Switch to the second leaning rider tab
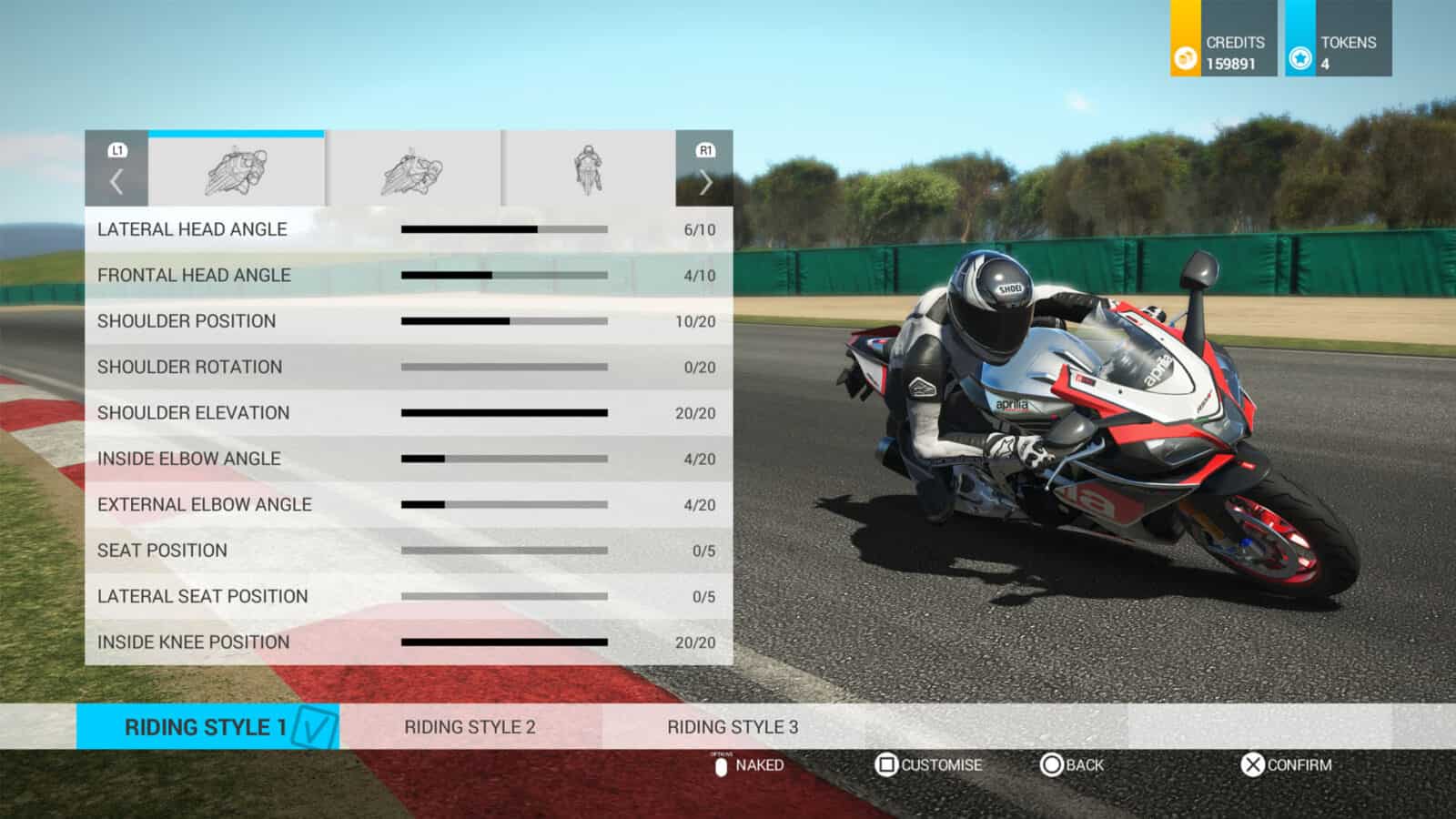This screenshot has width=1456, height=819. 412,170
